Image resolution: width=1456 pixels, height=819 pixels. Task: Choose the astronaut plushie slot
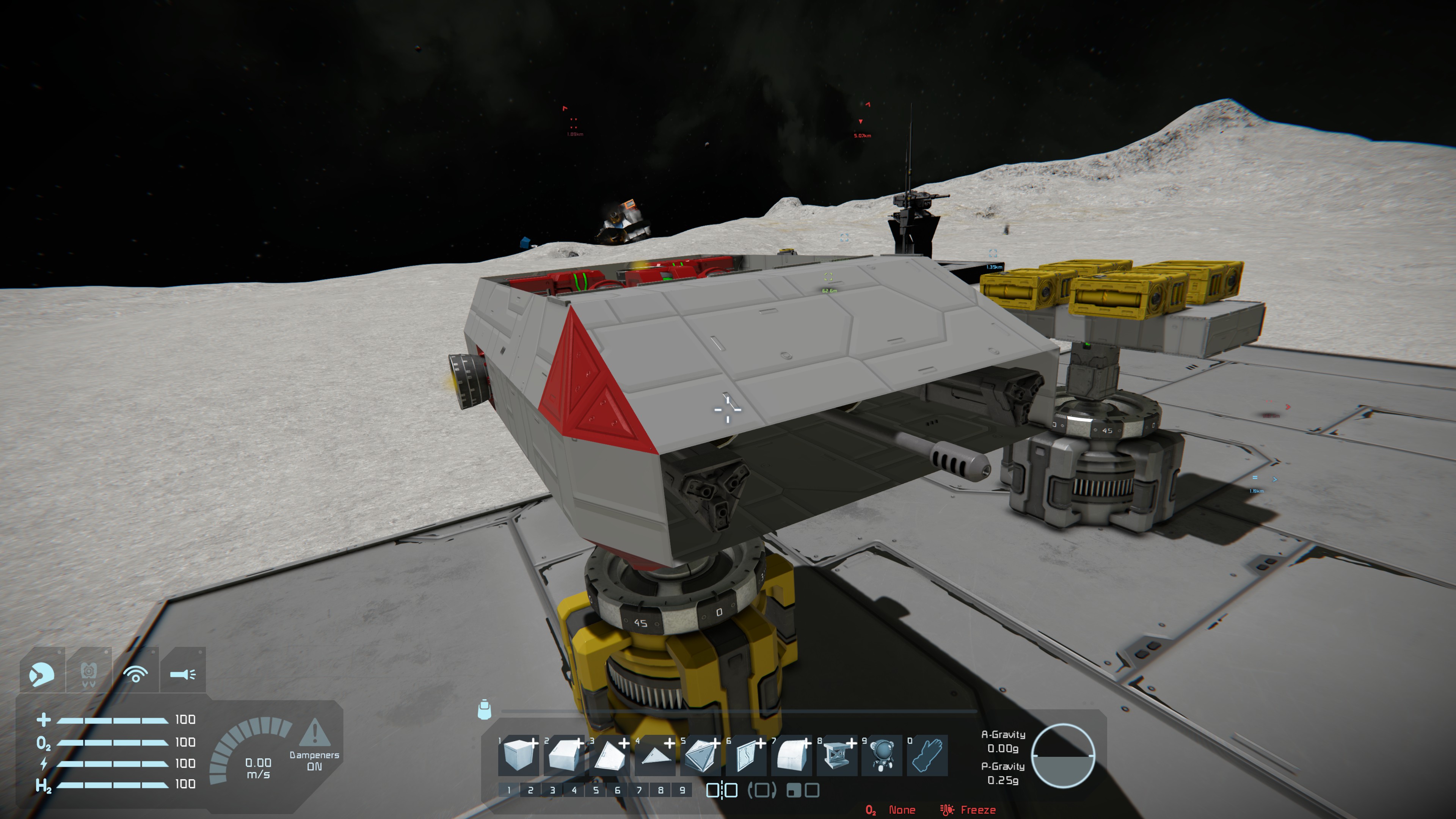[x=882, y=755]
